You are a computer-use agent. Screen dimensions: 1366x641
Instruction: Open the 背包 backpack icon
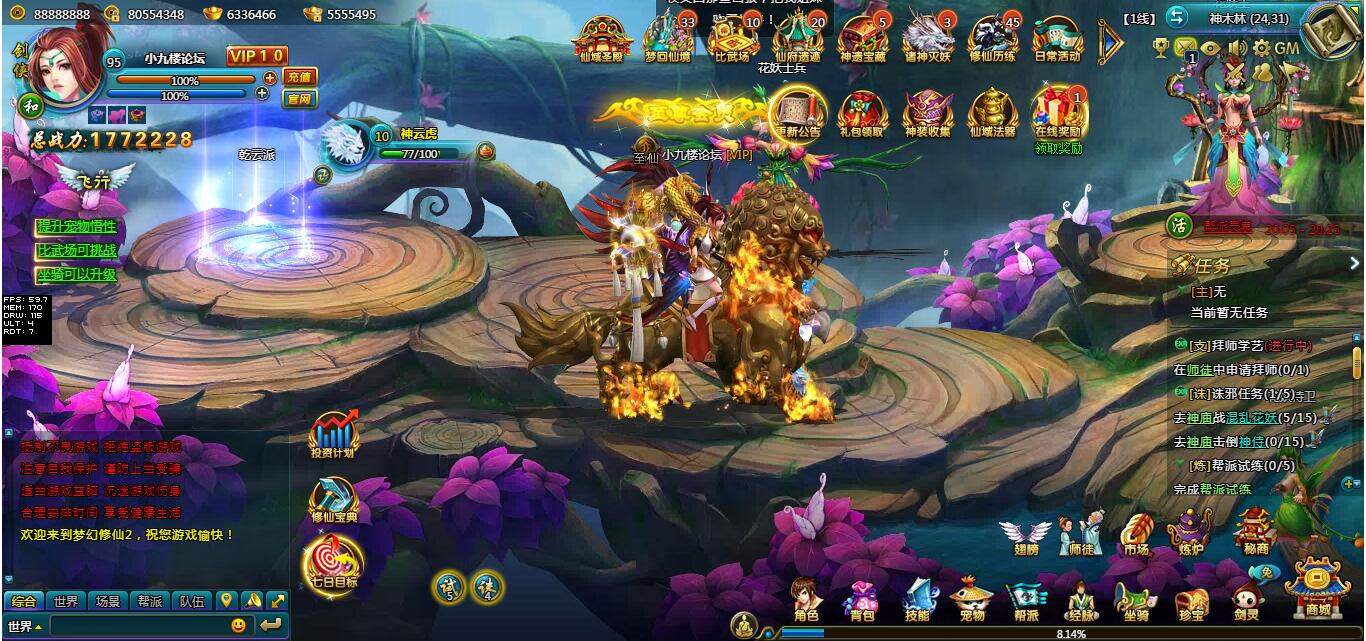tap(860, 598)
